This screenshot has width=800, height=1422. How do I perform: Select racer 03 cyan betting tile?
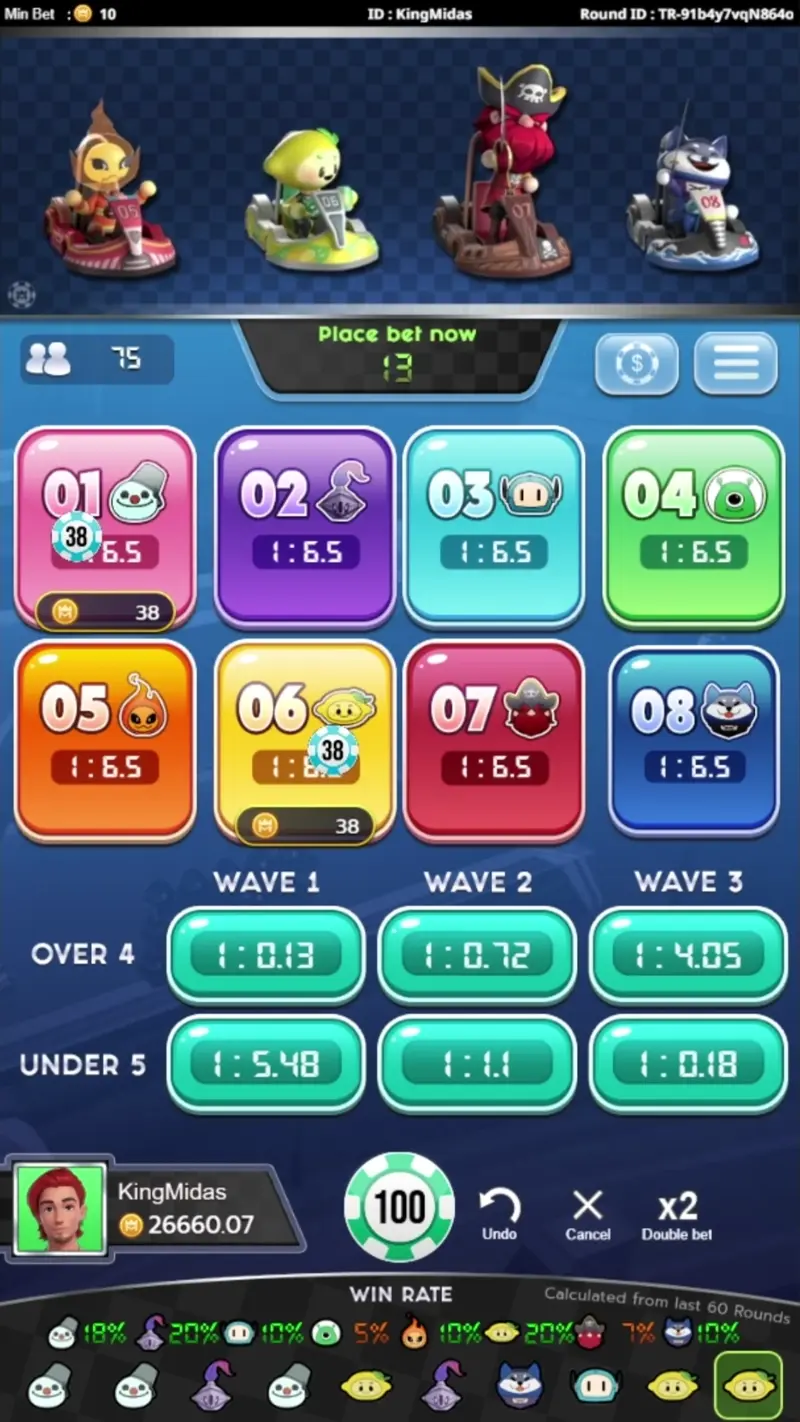click(x=494, y=526)
